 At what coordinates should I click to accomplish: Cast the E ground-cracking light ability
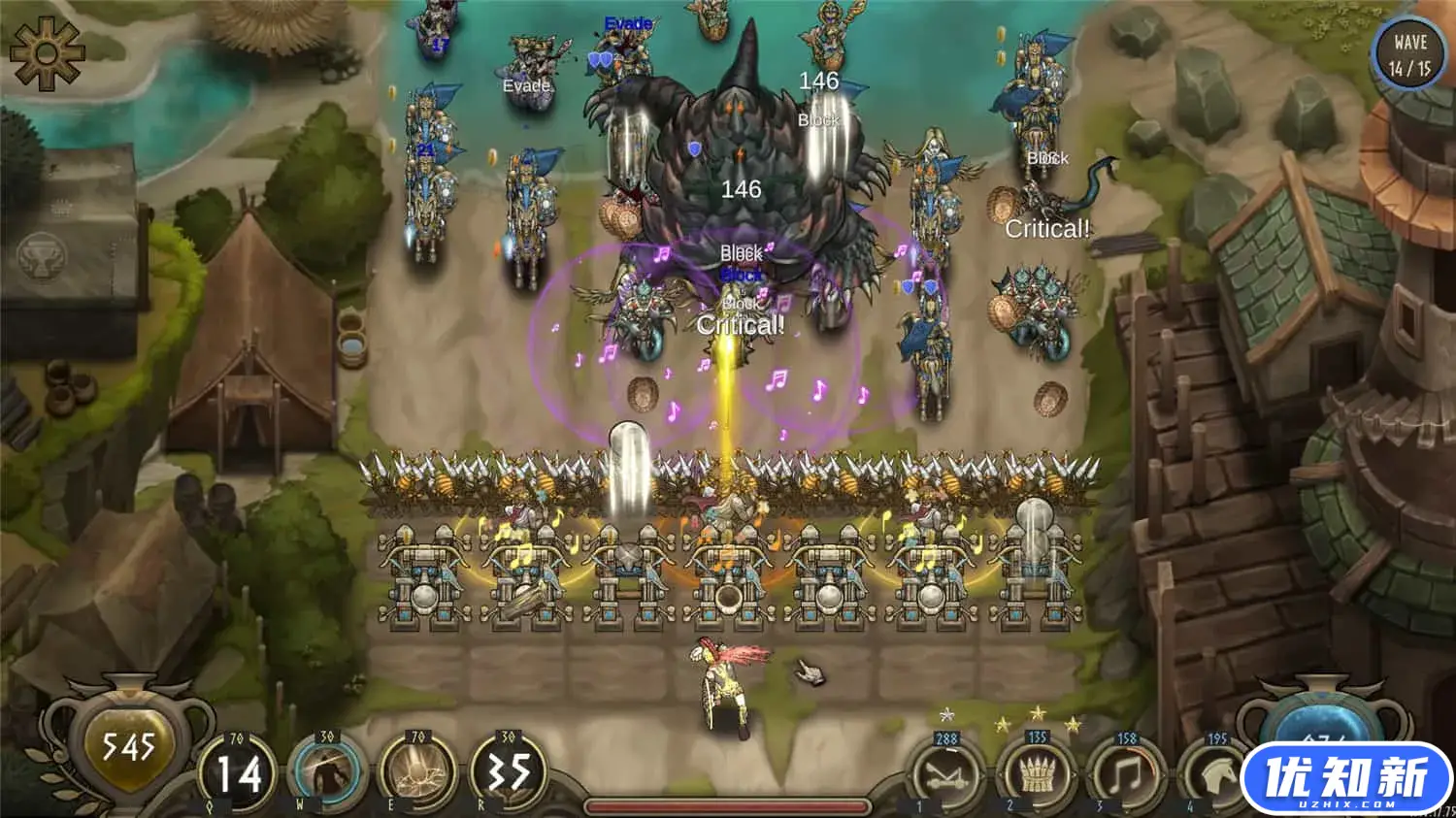click(418, 774)
